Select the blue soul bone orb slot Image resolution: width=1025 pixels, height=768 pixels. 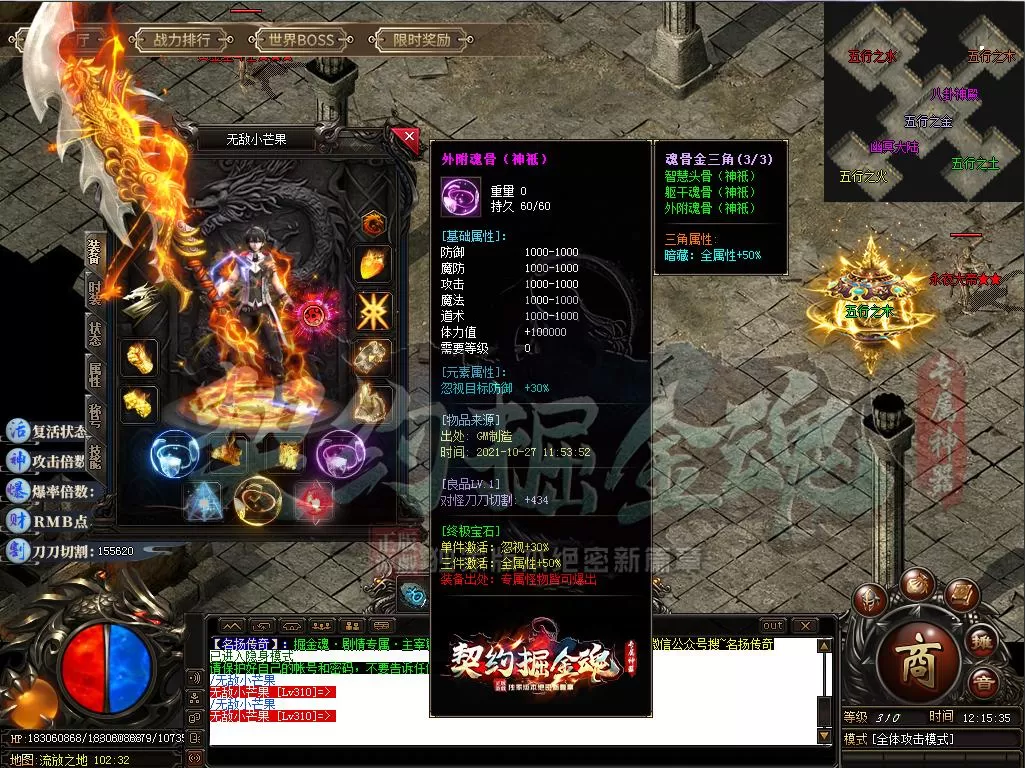pyautogui.click(x=173, y=453)
